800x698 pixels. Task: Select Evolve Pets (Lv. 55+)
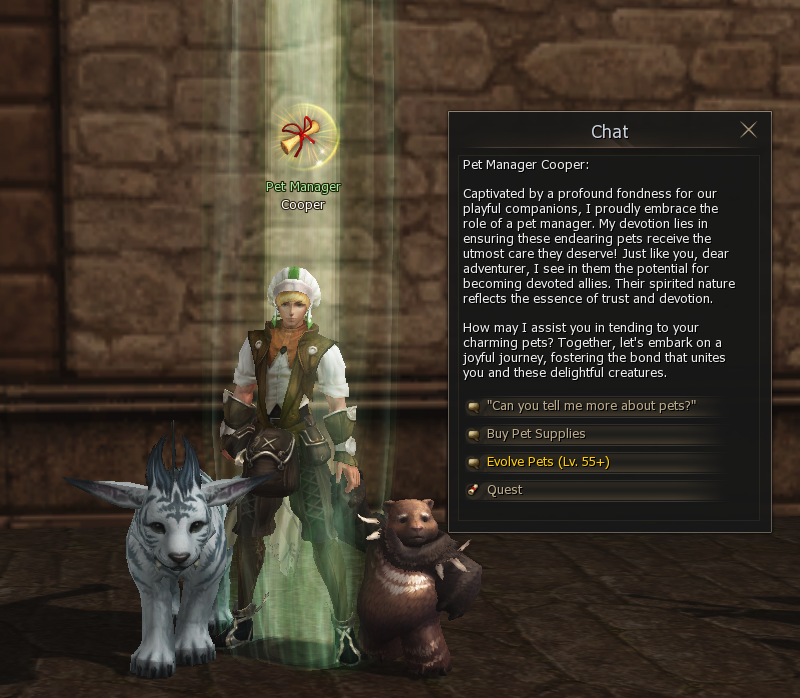[x=548, y=462]
